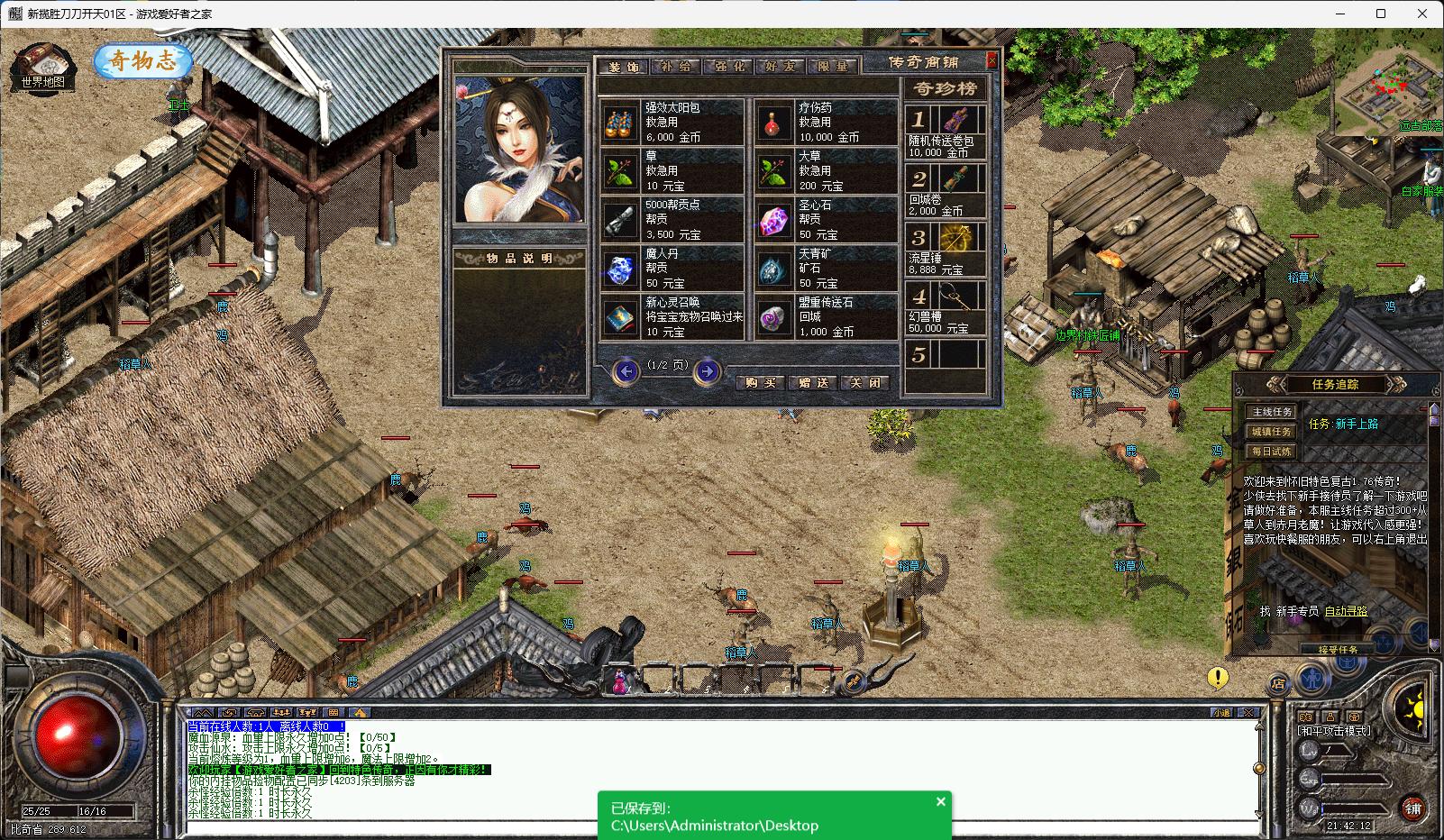Click the 赠送 gift button
This screenshot has width=1444, height=840.
point(813,382)
